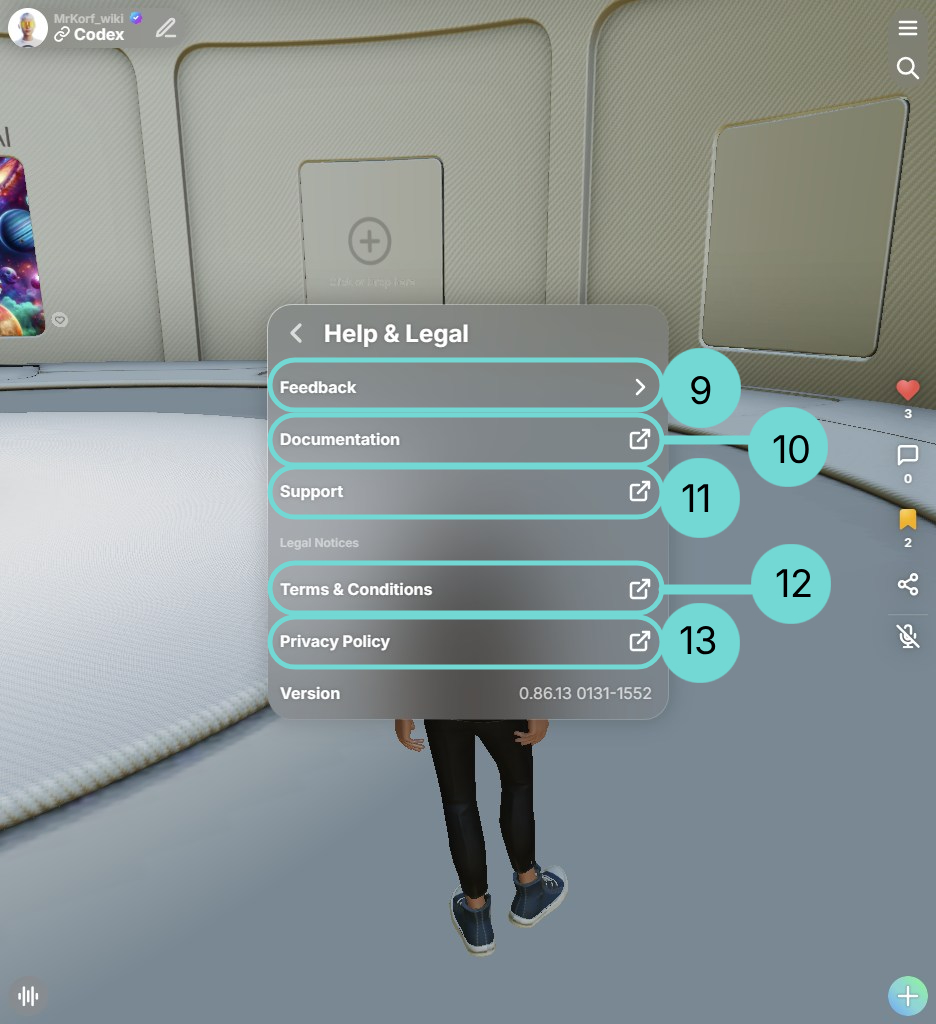Open the Documentation link
This screenshot has width=936, height=1024.
pyautogui.click(x=465, y=439)
